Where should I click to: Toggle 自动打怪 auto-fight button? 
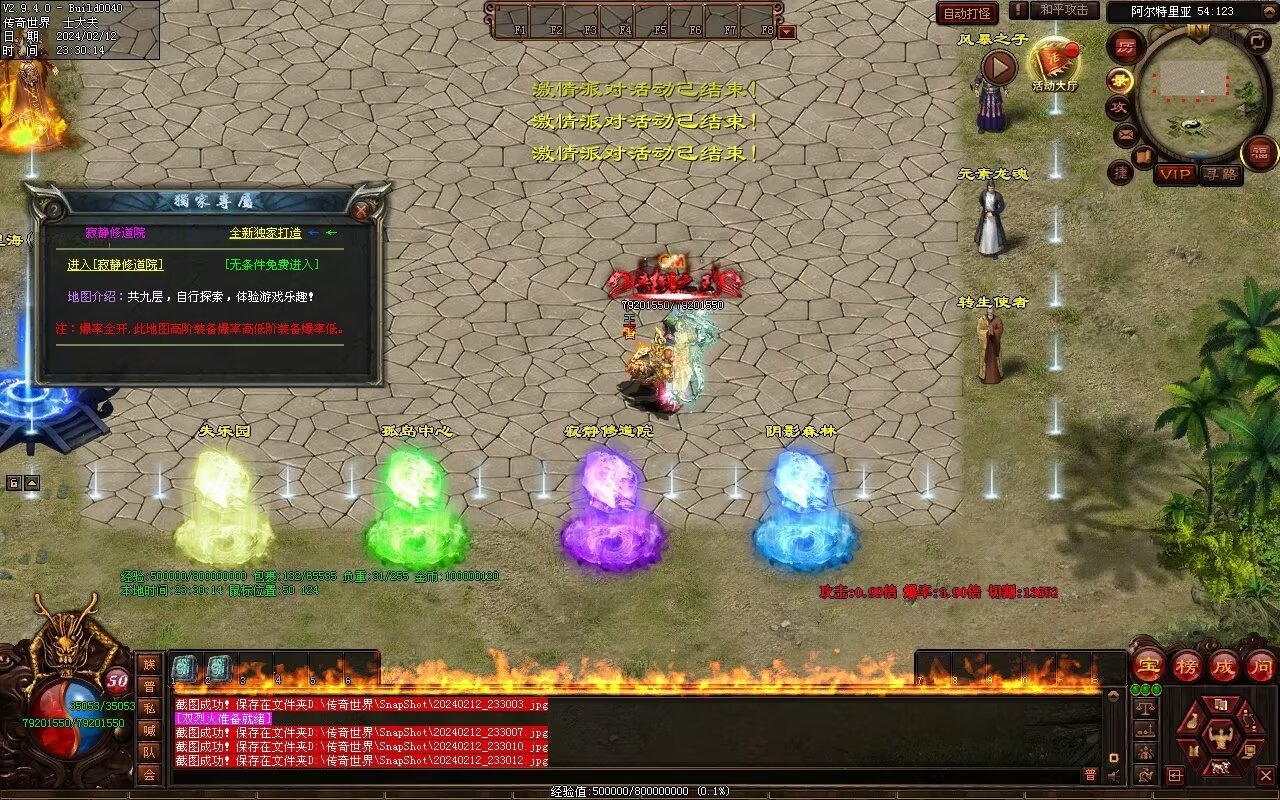[x=967, y=13]
